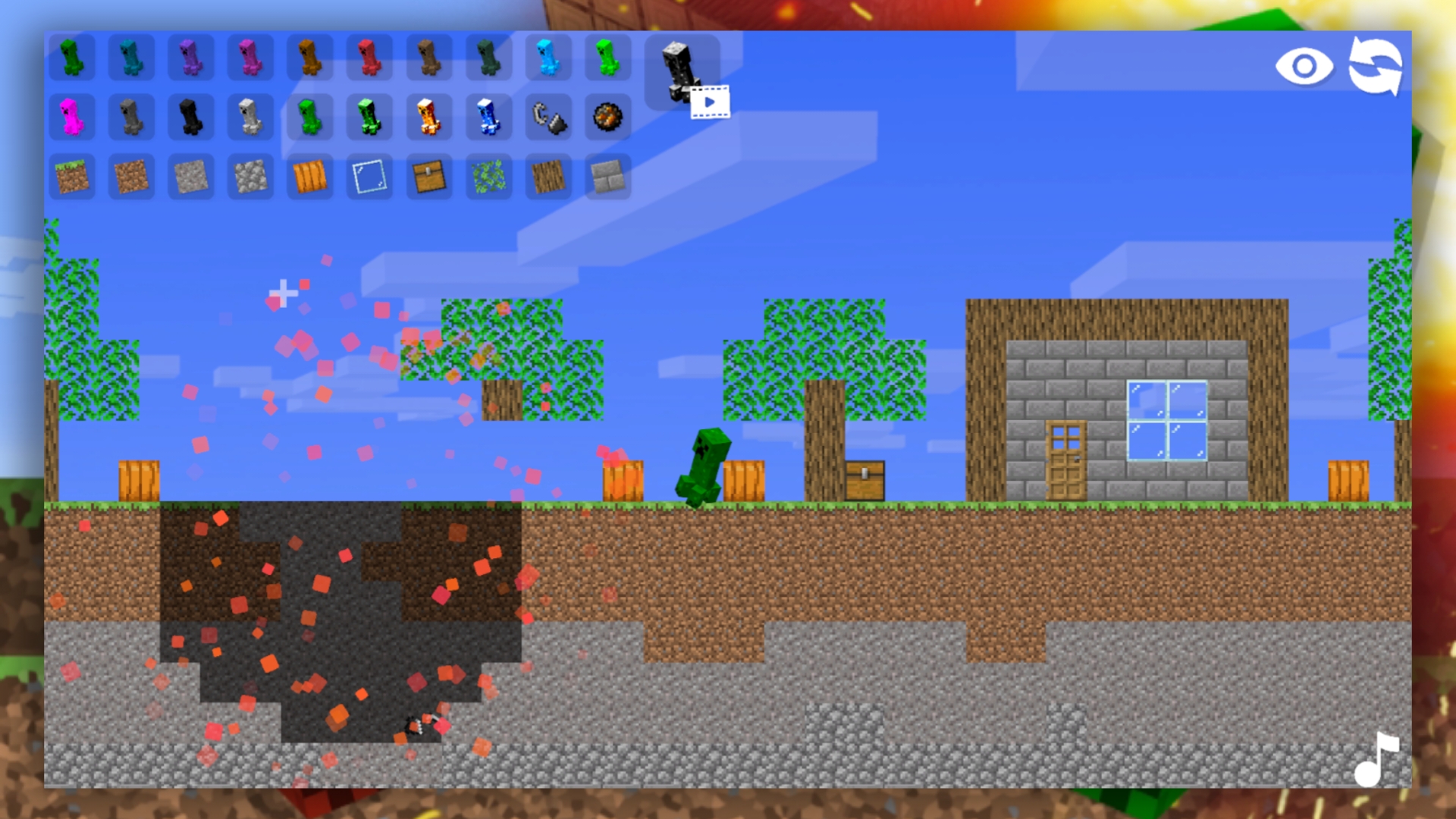Image resolution: width=1456 pixels, height=819 pixels.
Task: Select the dirt block
Action: tap(132, 176)
